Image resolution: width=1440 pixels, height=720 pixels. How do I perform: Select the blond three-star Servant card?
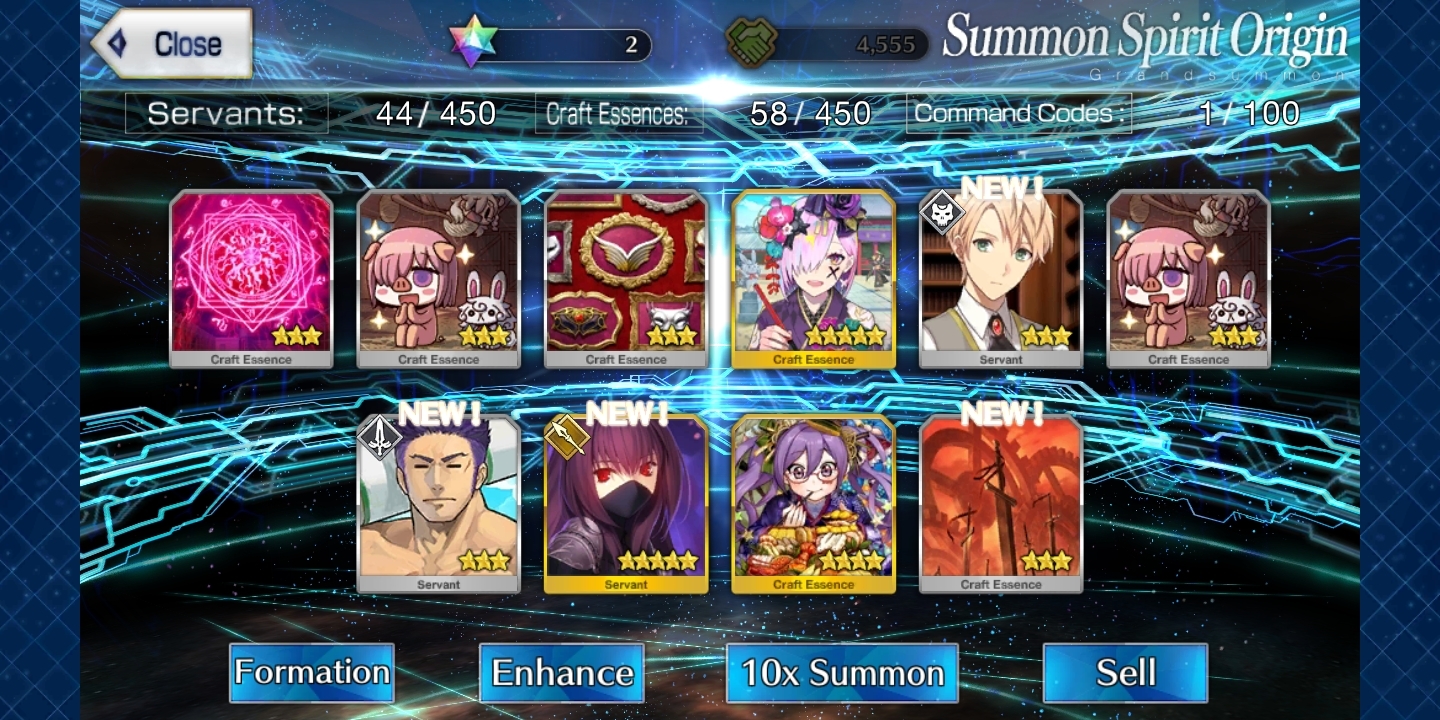1001,278
